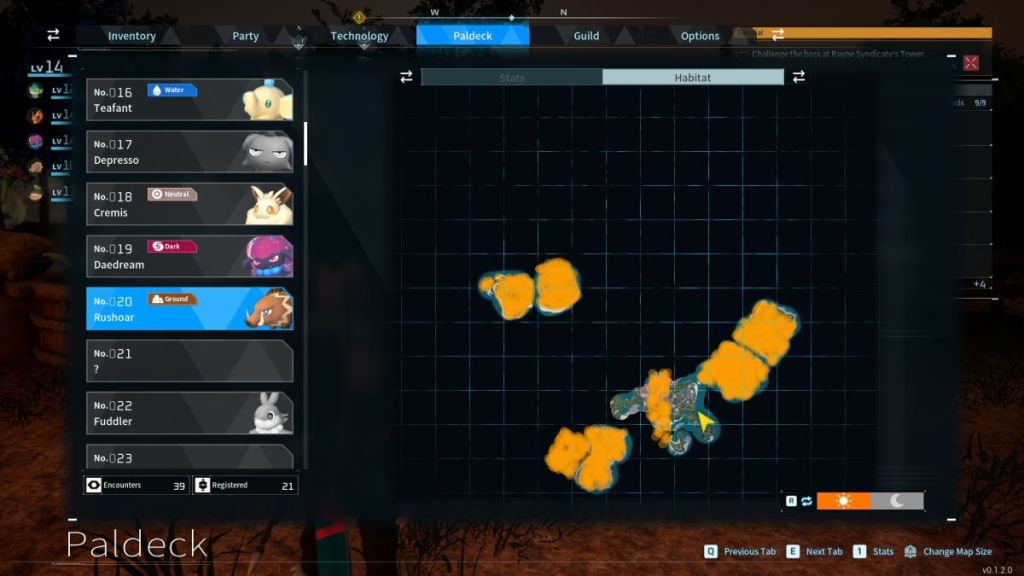This screenshot has width=1024, height=576.
Task: Open the Guild tab
Action: click(586, 36)
